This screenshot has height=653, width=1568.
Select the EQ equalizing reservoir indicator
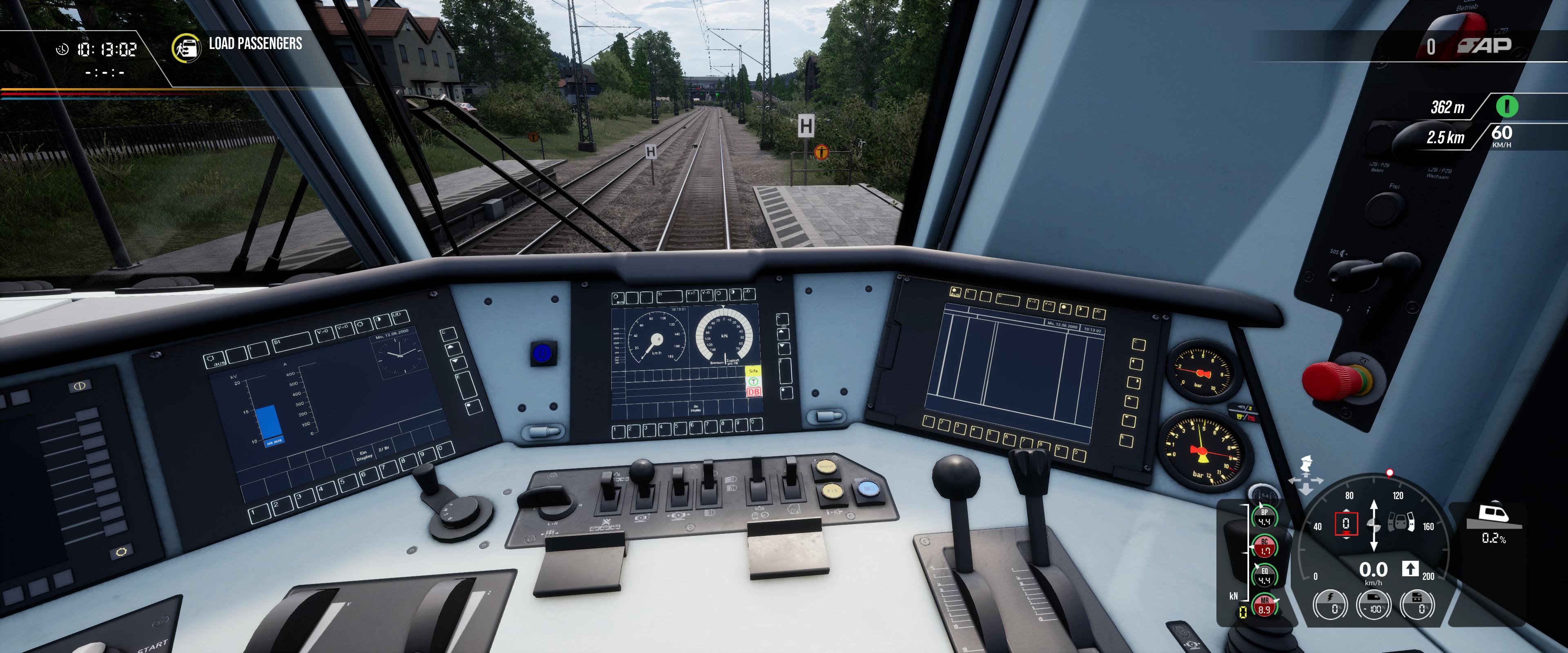(1264, 576)
